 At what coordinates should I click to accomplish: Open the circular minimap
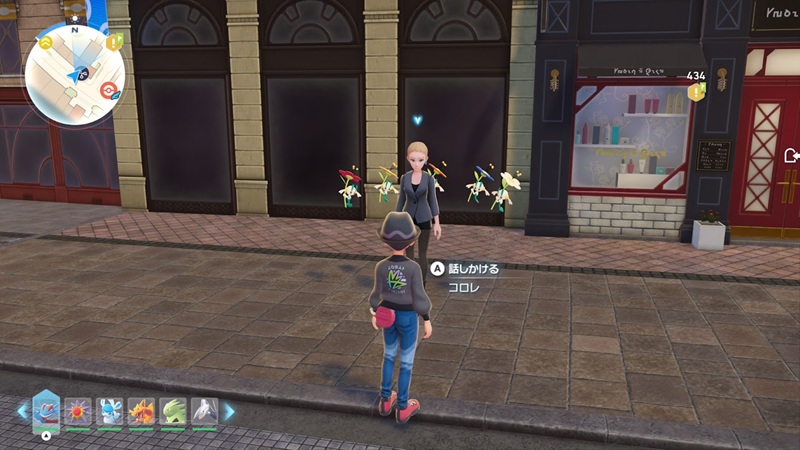click(74, 75)
